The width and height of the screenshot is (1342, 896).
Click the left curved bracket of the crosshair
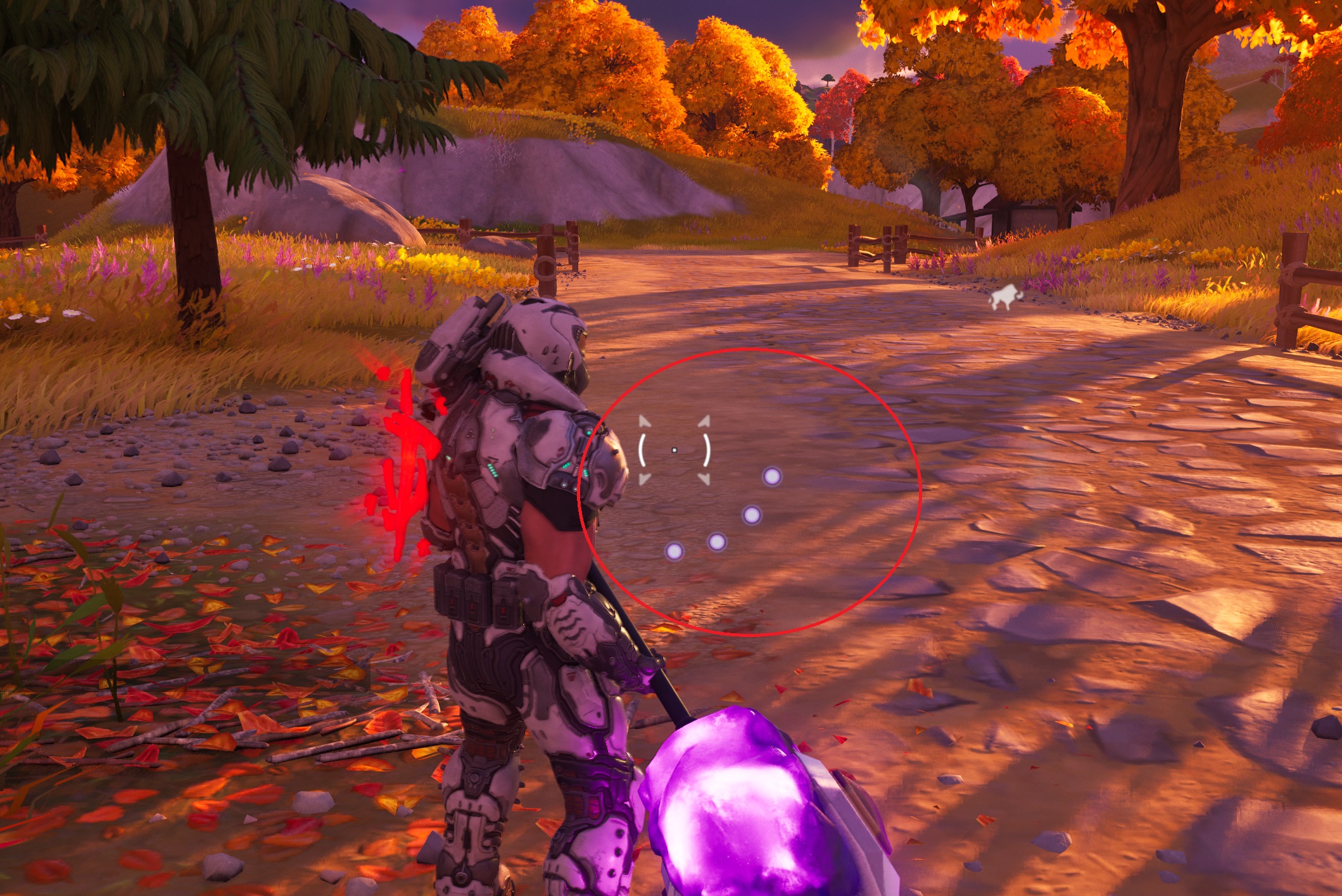(x=642, y=450)
